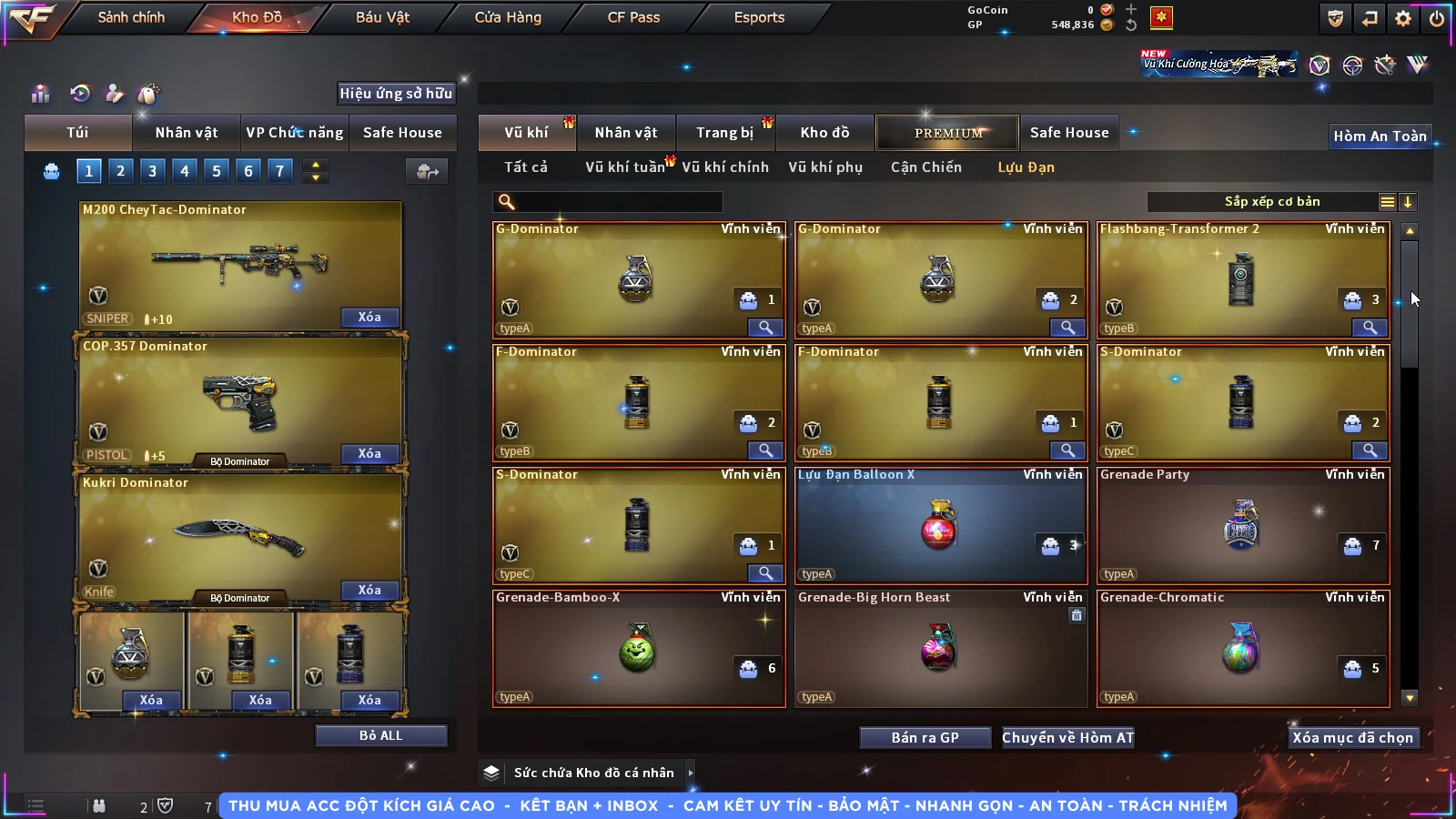Screen dimensions: 1456x819
Task: Sell selected items with Bán ra GP
Action: click(925, 738)
